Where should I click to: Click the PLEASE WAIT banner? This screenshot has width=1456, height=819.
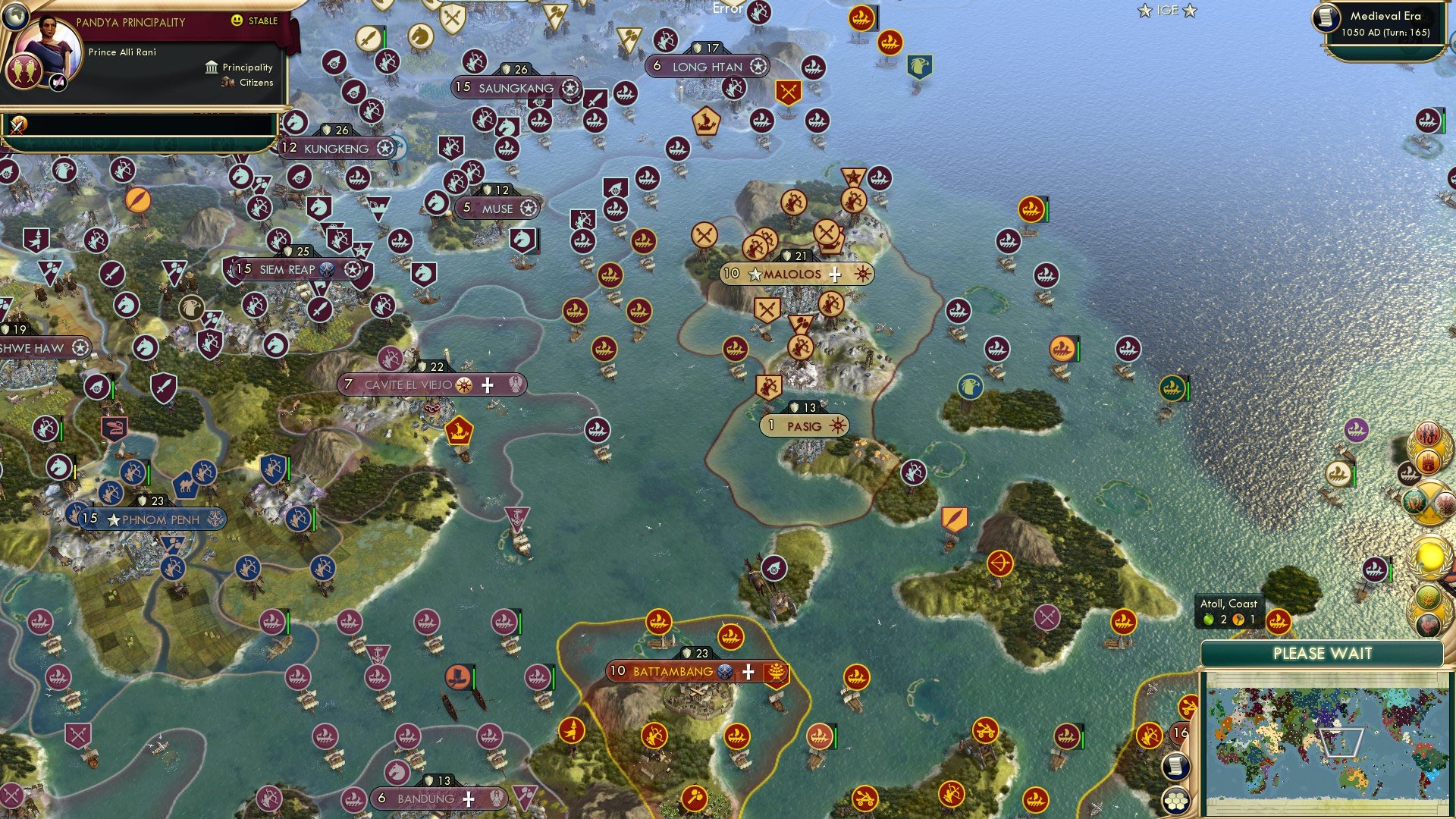(1323, 652)
